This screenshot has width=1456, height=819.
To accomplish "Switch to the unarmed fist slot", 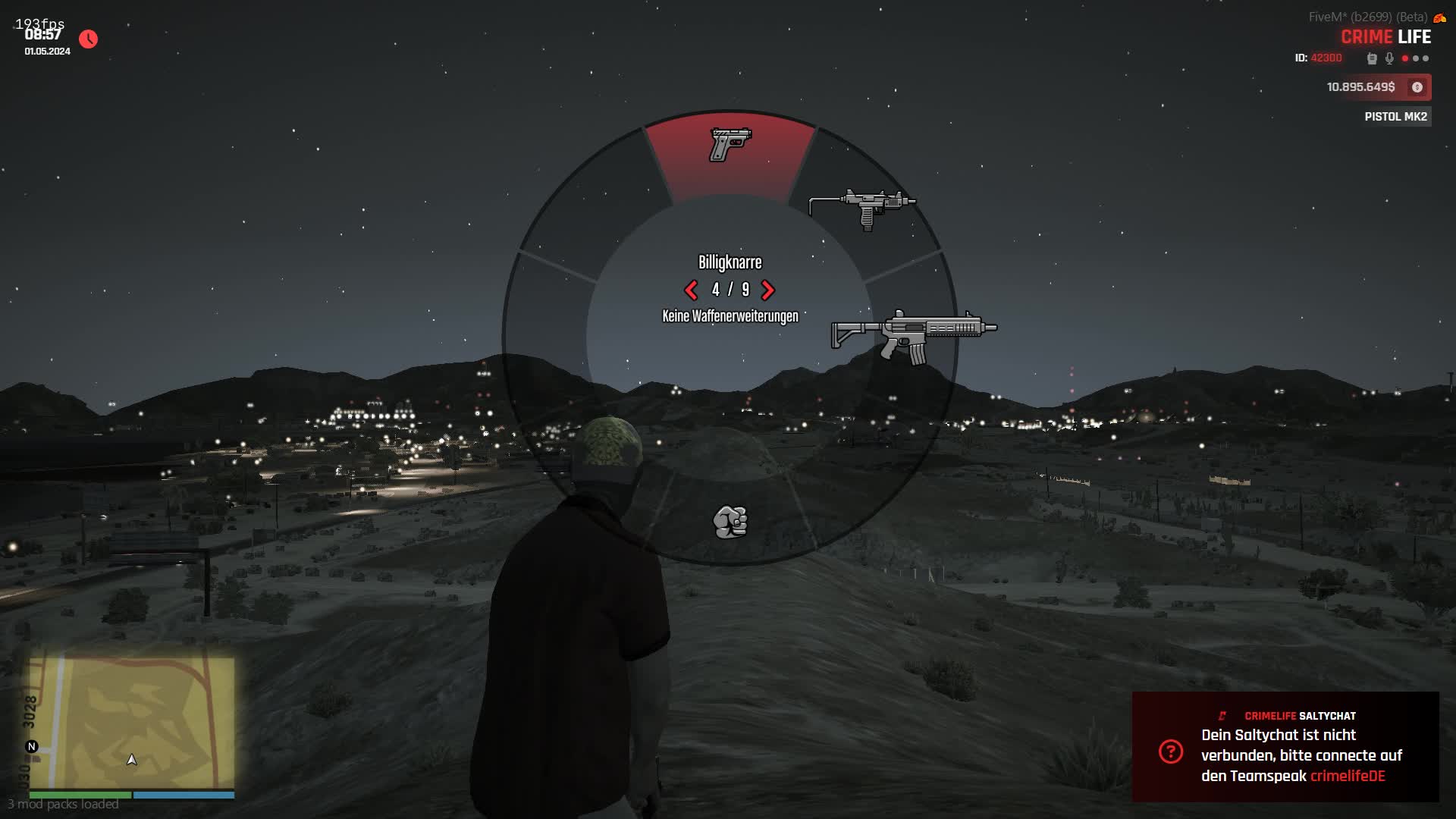I will [x=730, y=522].
